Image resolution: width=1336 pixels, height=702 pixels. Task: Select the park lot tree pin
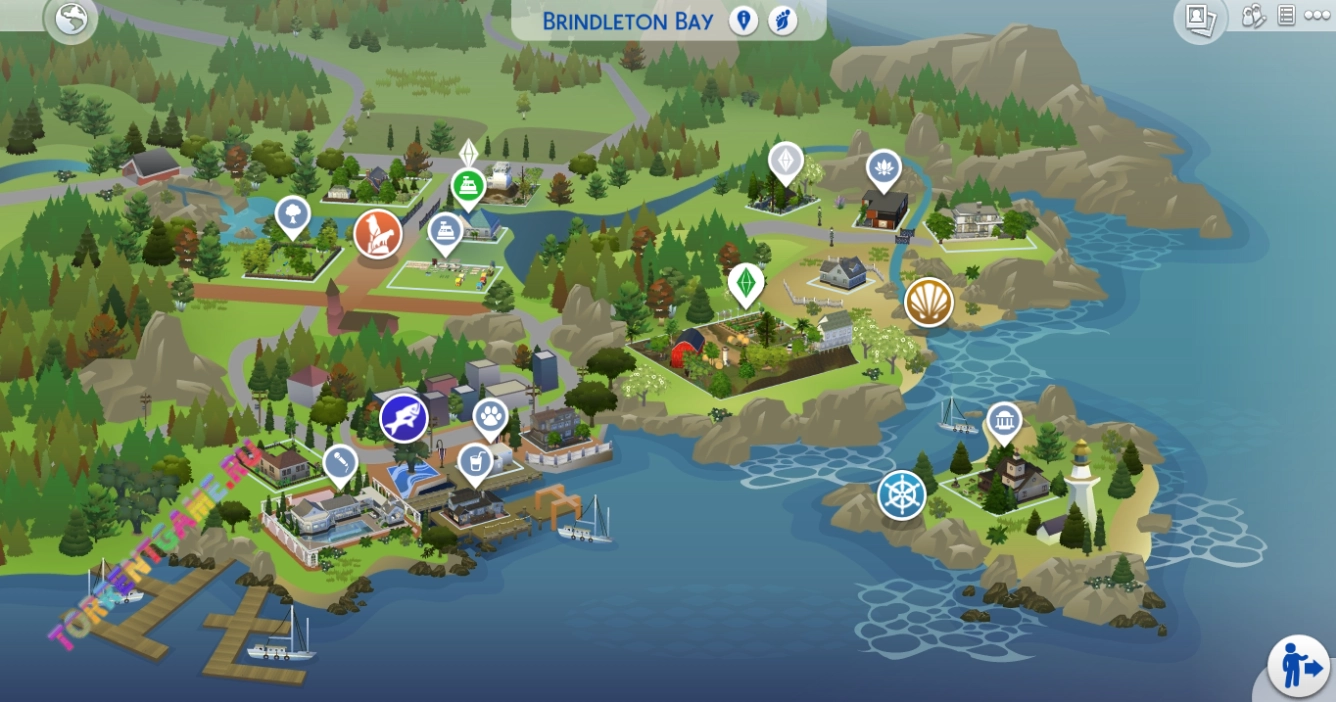pyautogui.click(x=292, y=213)
